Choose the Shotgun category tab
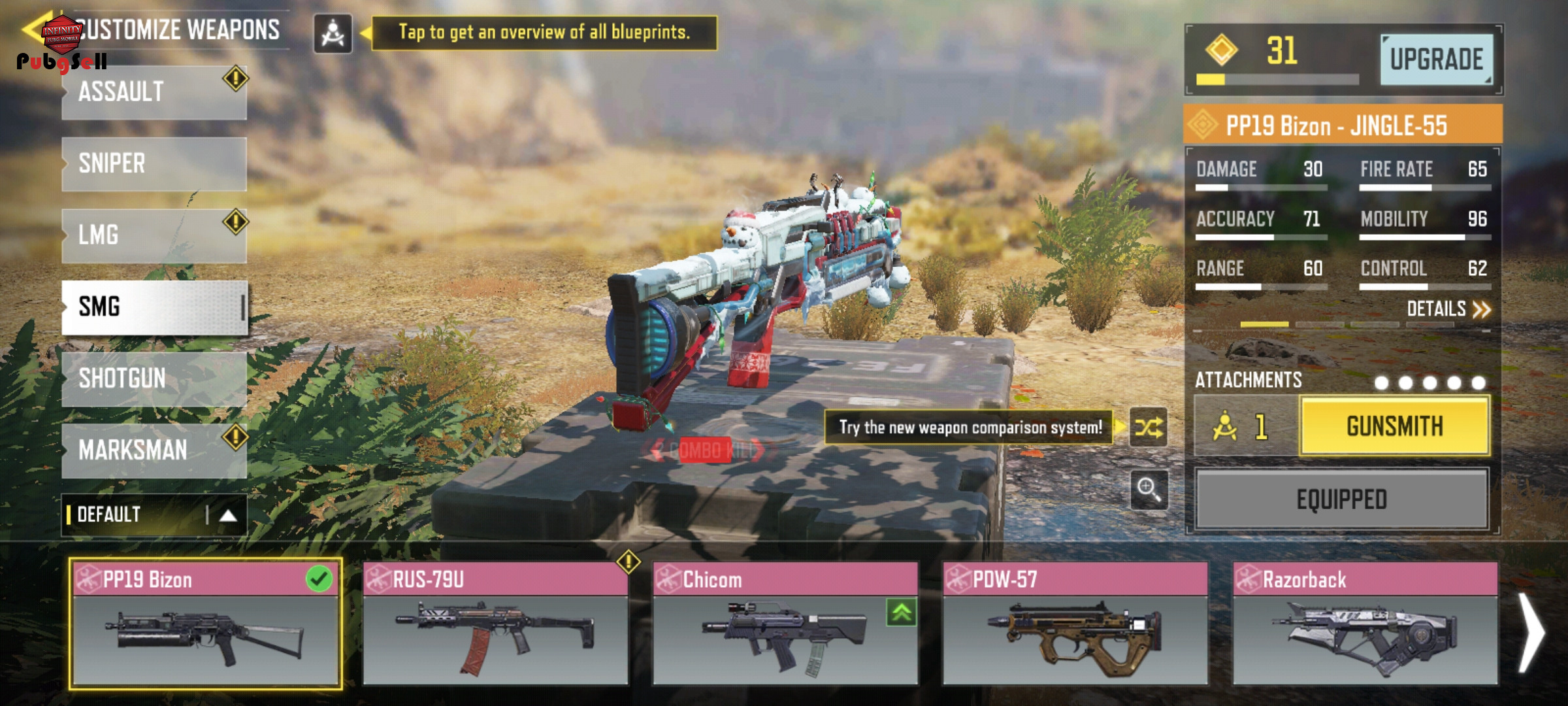The image size is (1568, 706). [x=154, y=378]
